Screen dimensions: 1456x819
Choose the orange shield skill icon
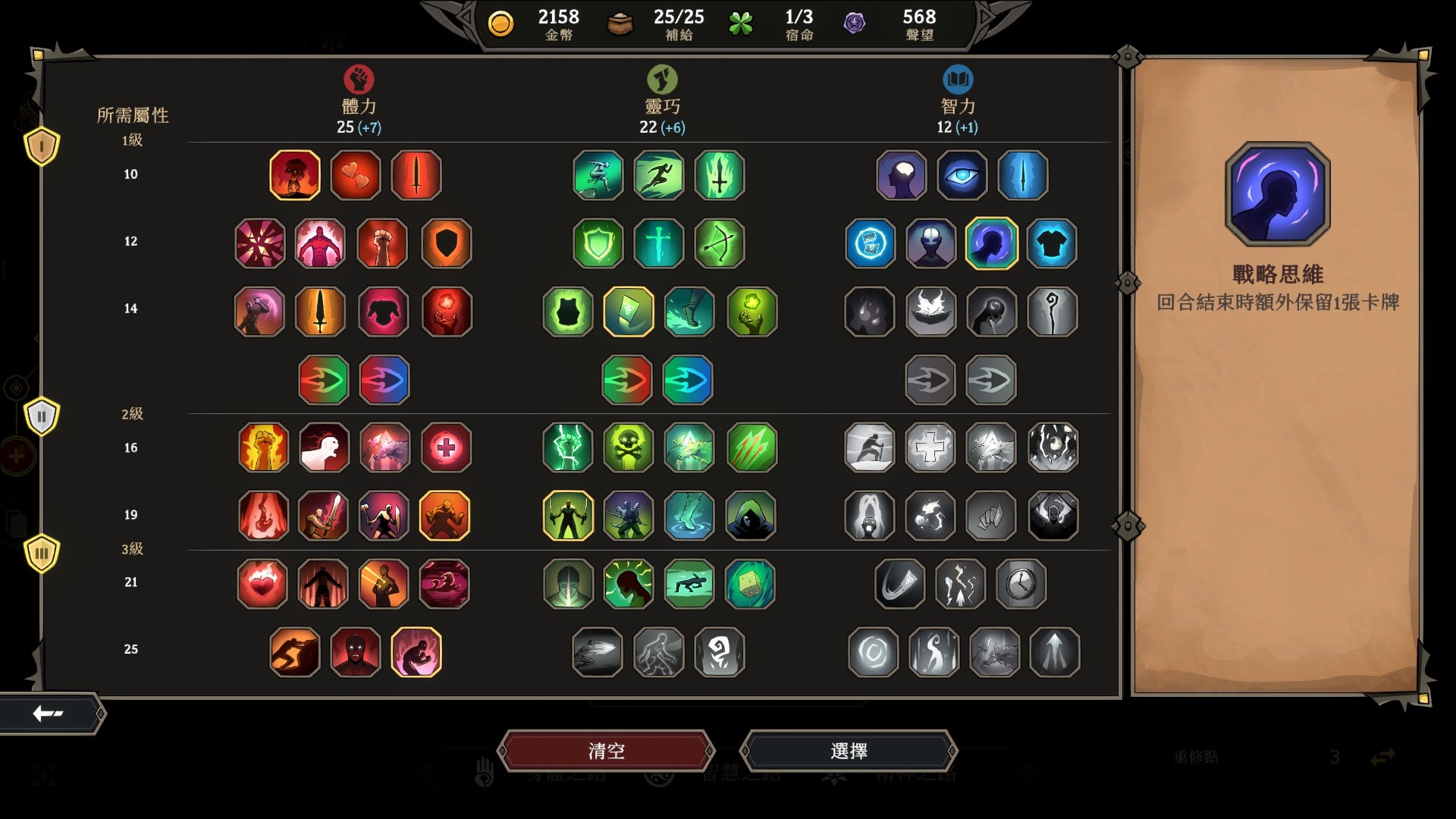[447, 243]
